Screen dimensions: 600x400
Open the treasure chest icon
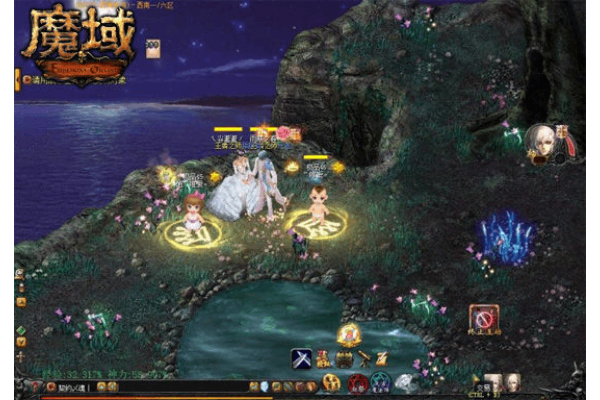(x=343, y=358)
